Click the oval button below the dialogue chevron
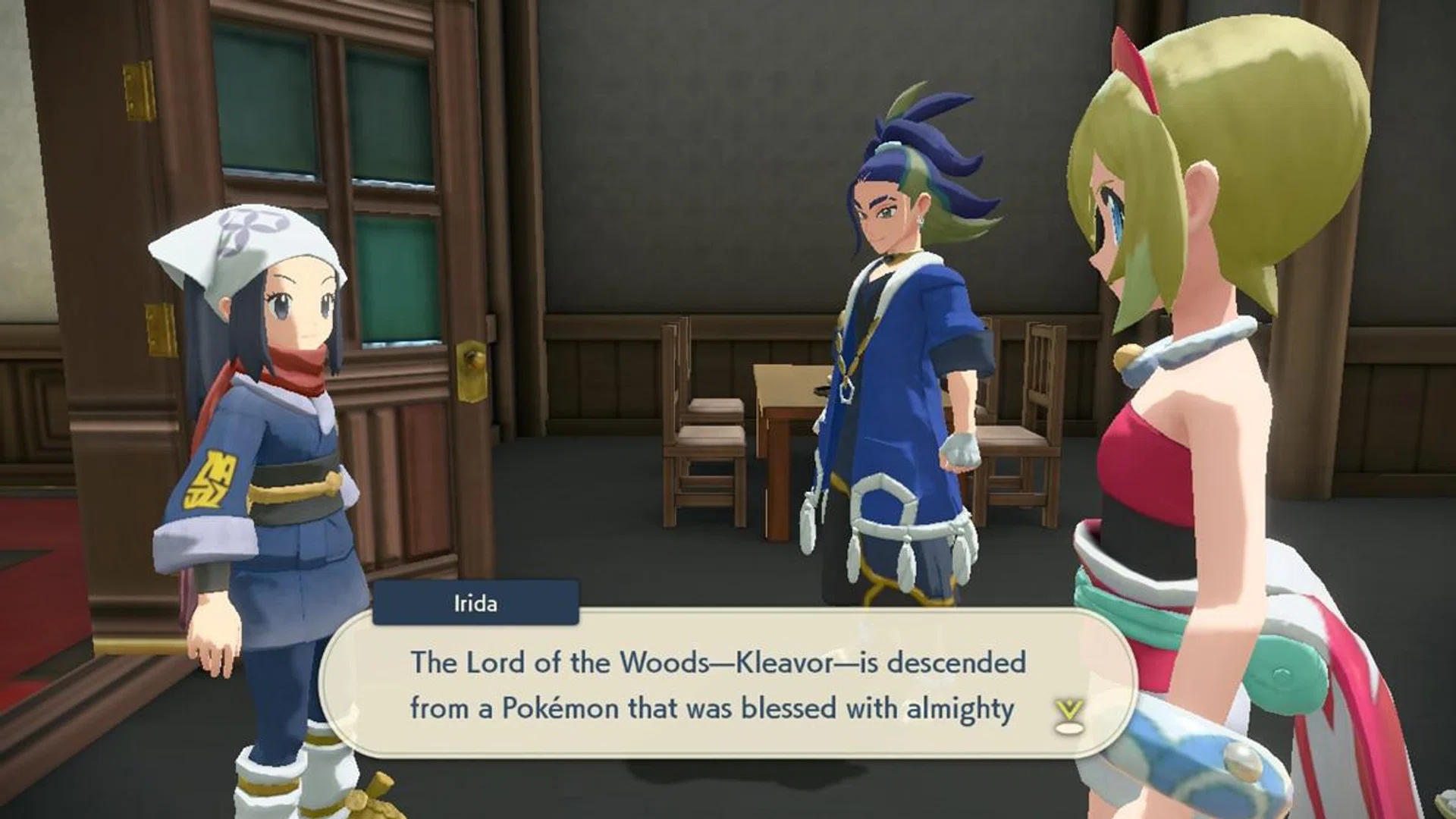1456x819 pixels. (x=1069, y=728)
